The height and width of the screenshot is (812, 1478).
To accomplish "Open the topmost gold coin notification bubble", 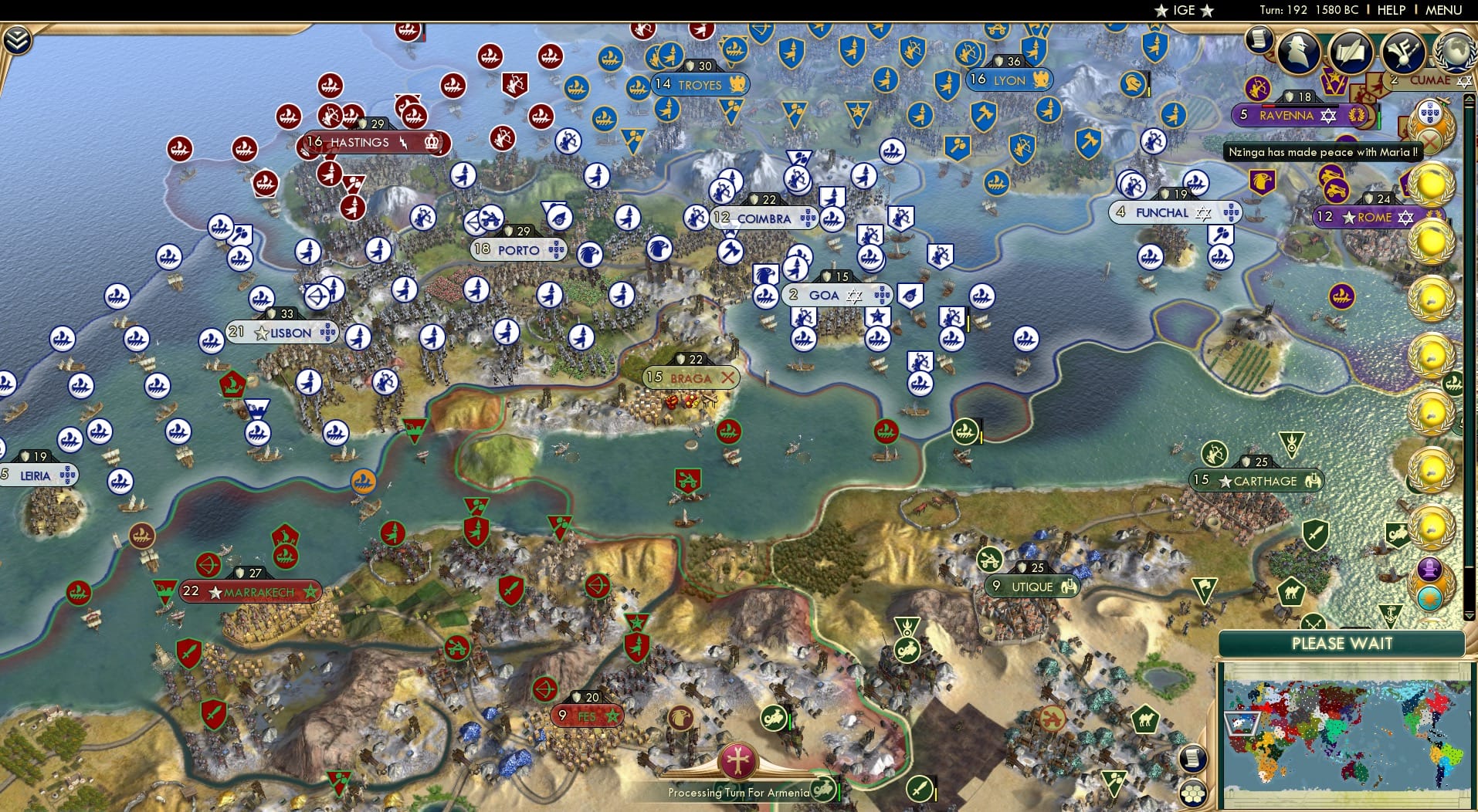I will coord(1430,183).
